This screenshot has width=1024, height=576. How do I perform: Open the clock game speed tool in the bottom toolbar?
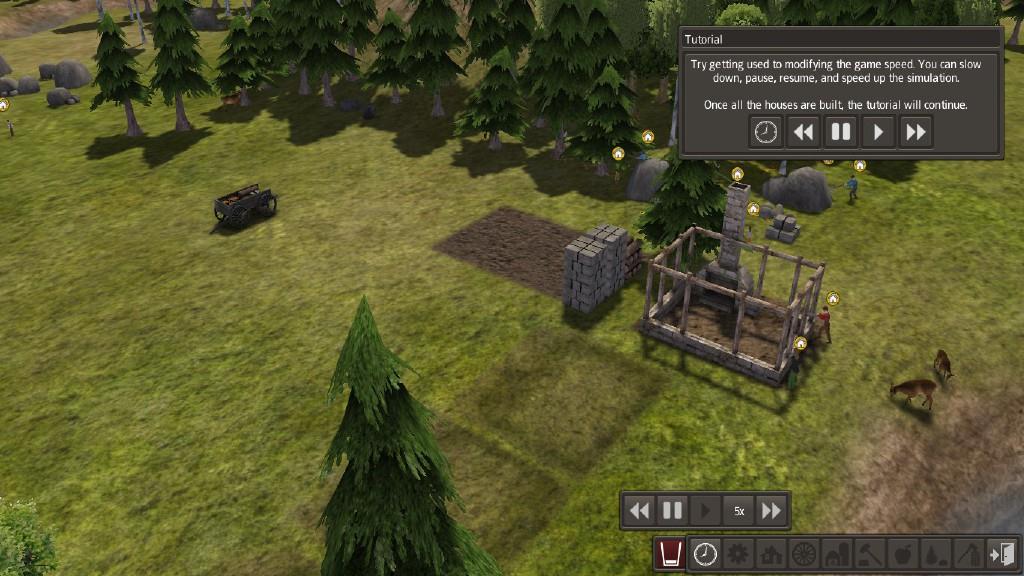705,553
